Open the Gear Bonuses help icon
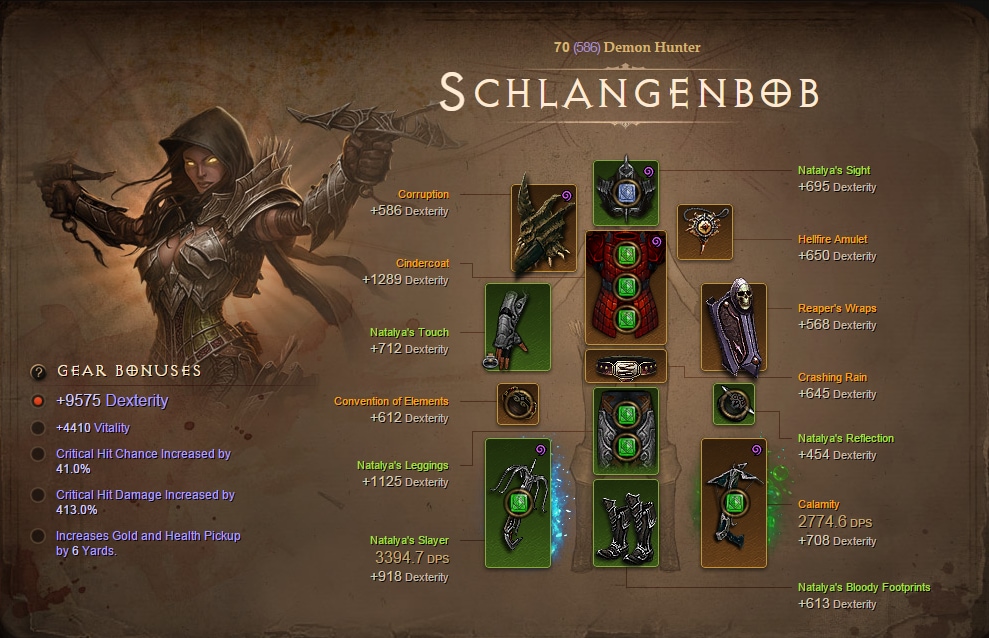Viewport: 989px width, 638px height. click(x=38, y=372)
